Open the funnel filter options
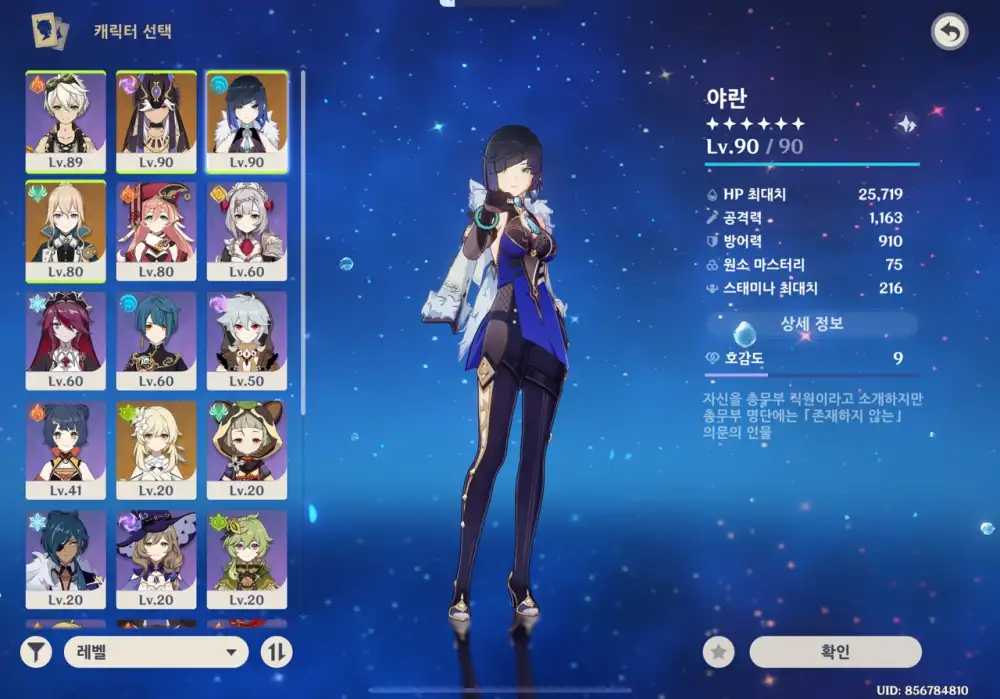The height and width of the screenshot is (699, 1000). [x=36, y=653]
